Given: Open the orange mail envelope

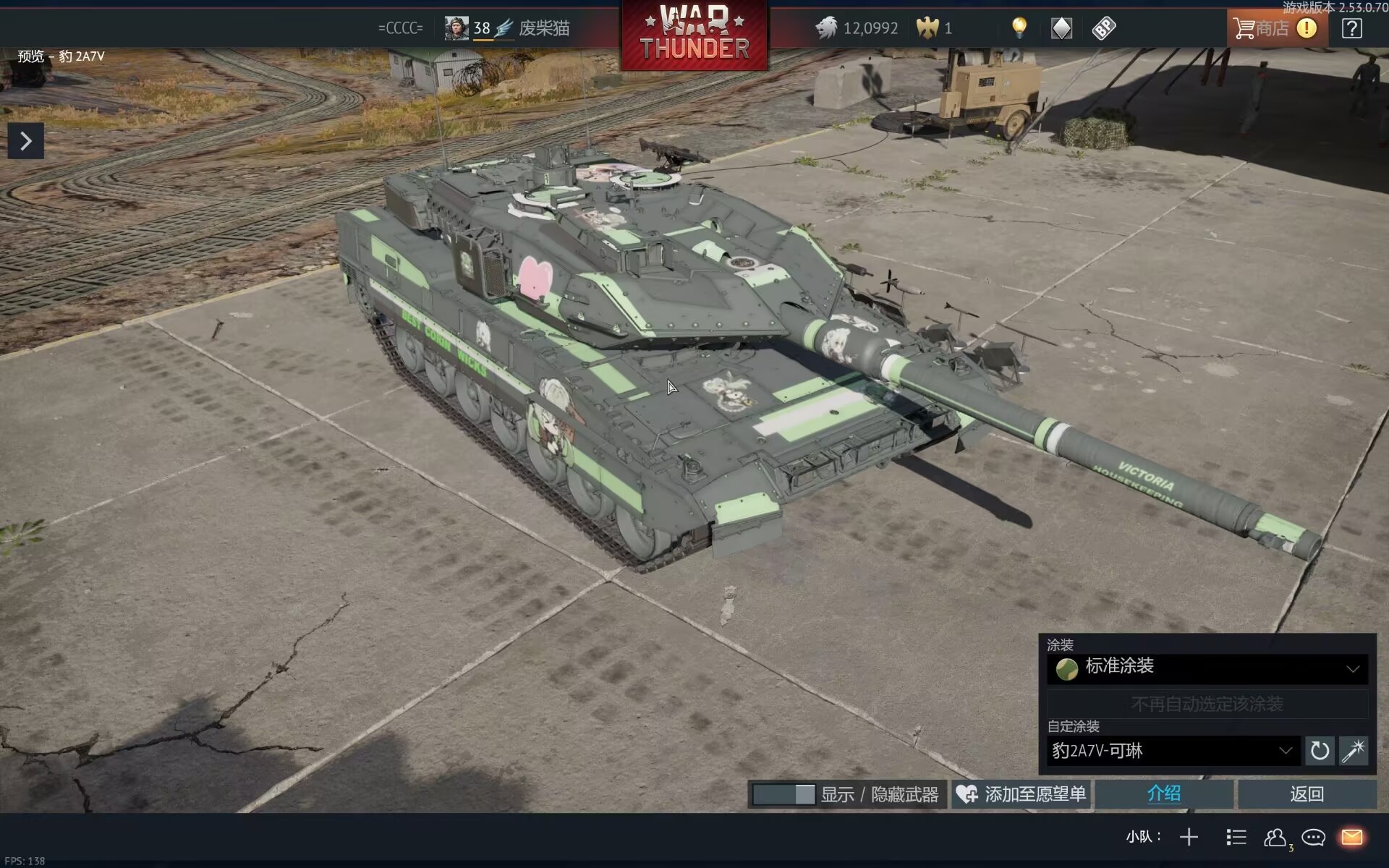Looking at the screenshot, I should point(1351,838).
